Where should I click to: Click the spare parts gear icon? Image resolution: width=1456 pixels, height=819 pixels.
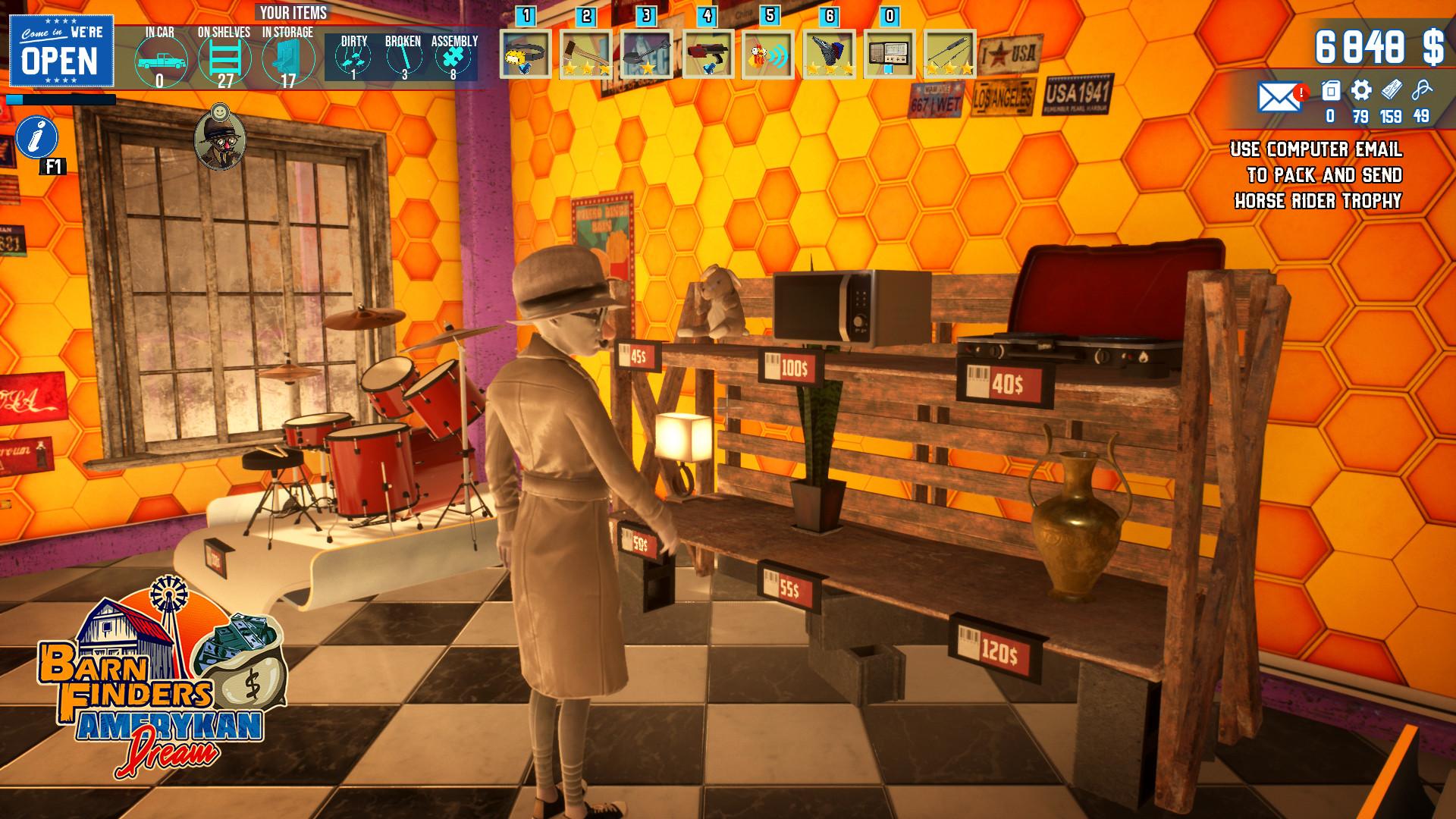click(x=1361, y=91)
